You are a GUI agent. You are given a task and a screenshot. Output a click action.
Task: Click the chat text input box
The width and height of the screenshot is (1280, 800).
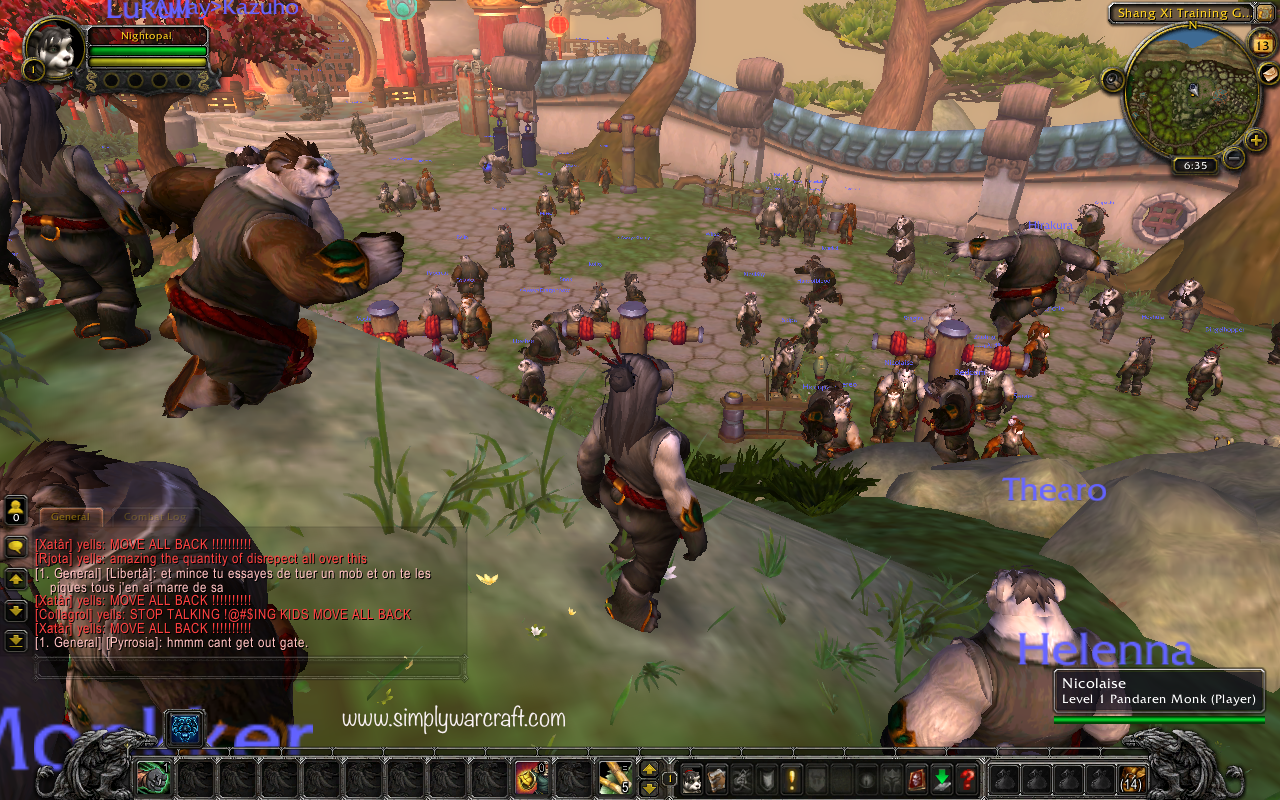[250, 670]
